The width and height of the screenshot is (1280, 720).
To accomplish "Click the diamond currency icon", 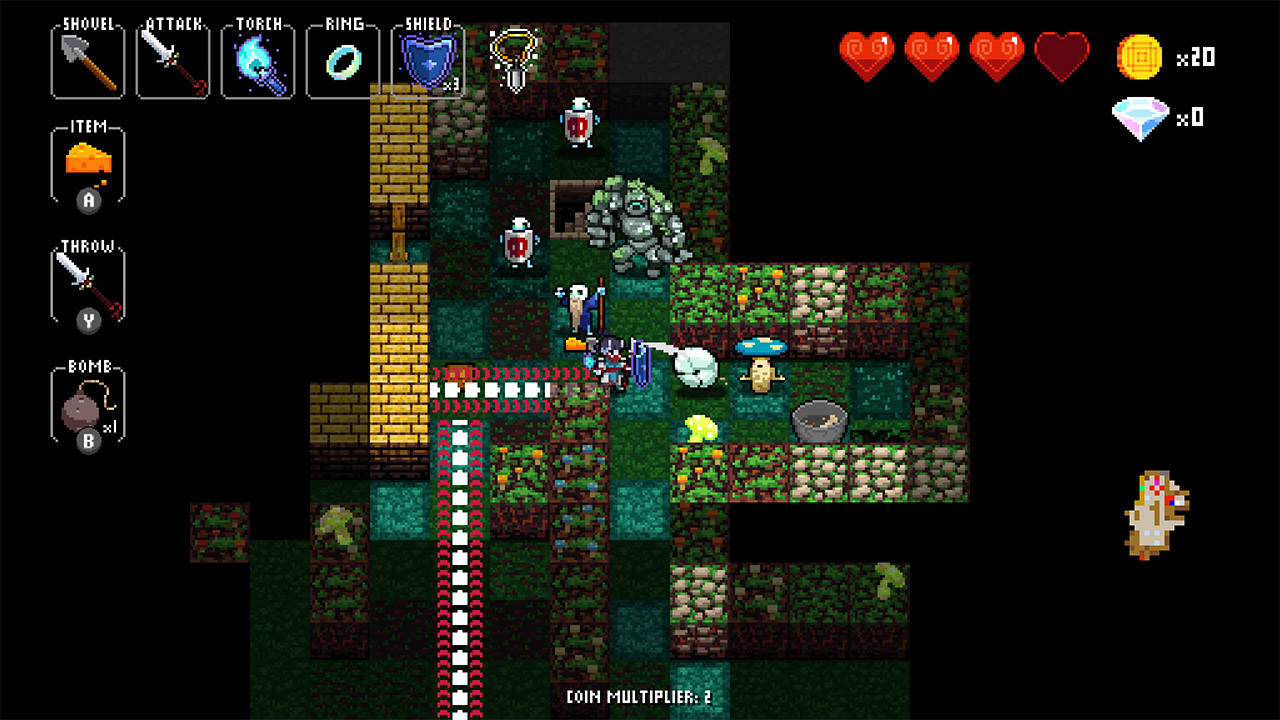I will (x=1142, y=117).
